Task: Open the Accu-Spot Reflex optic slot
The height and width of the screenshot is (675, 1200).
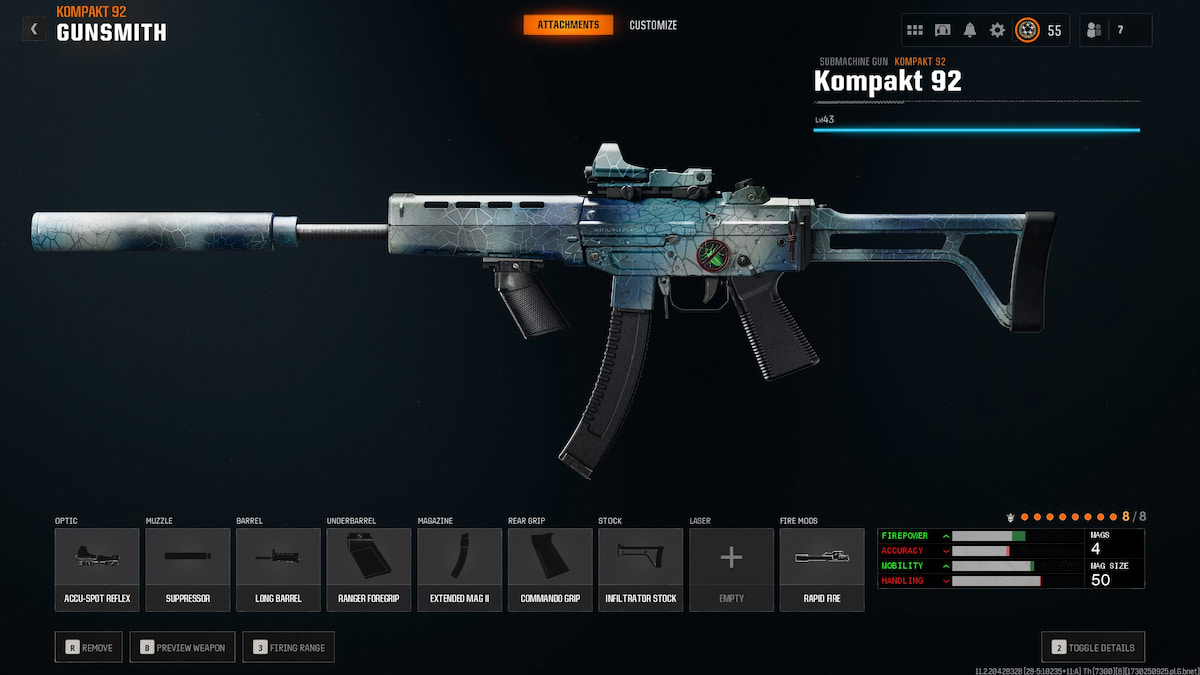Action: [97, 569]
